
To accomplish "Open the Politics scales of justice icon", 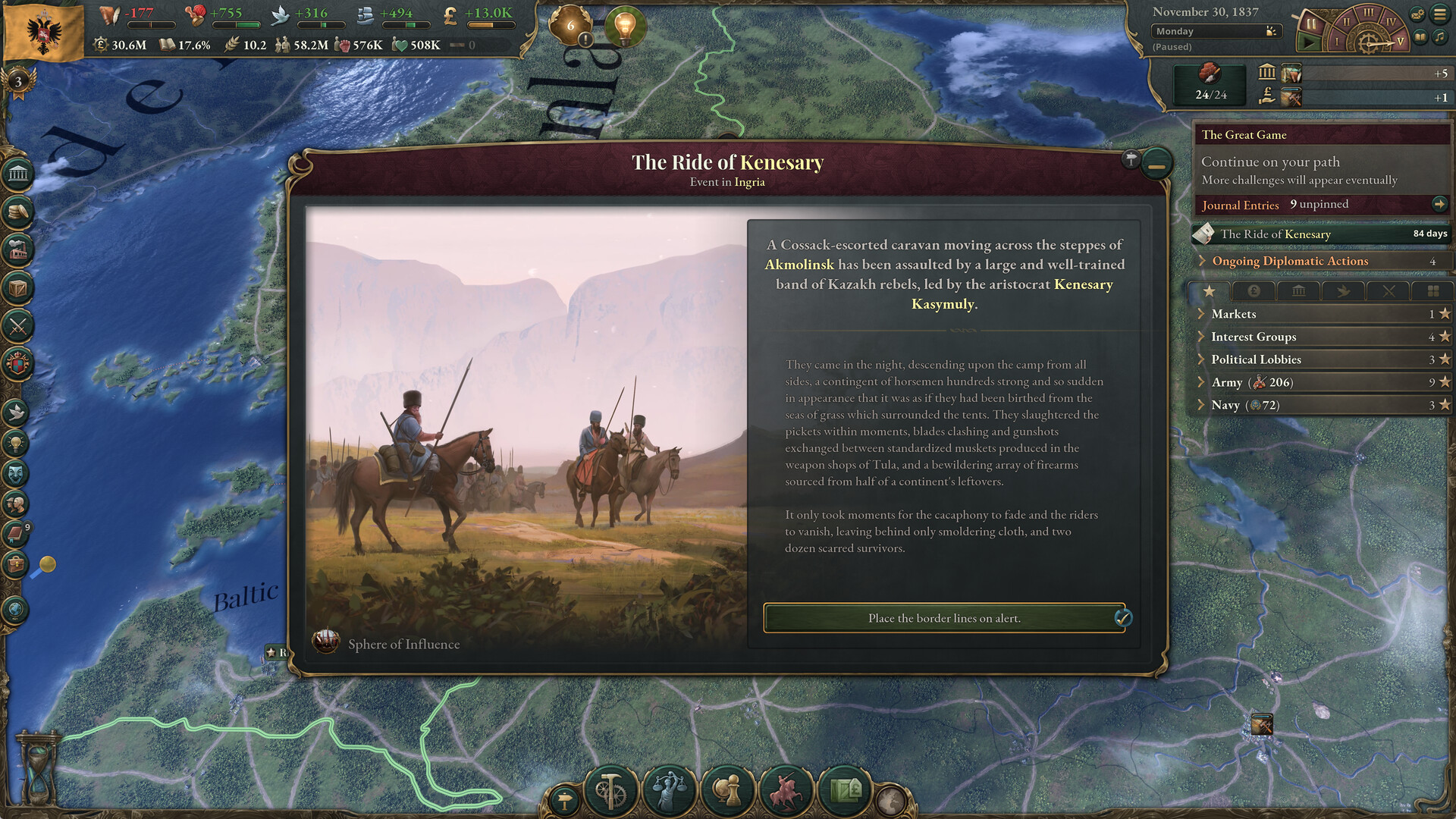I will tap(668, 791).
